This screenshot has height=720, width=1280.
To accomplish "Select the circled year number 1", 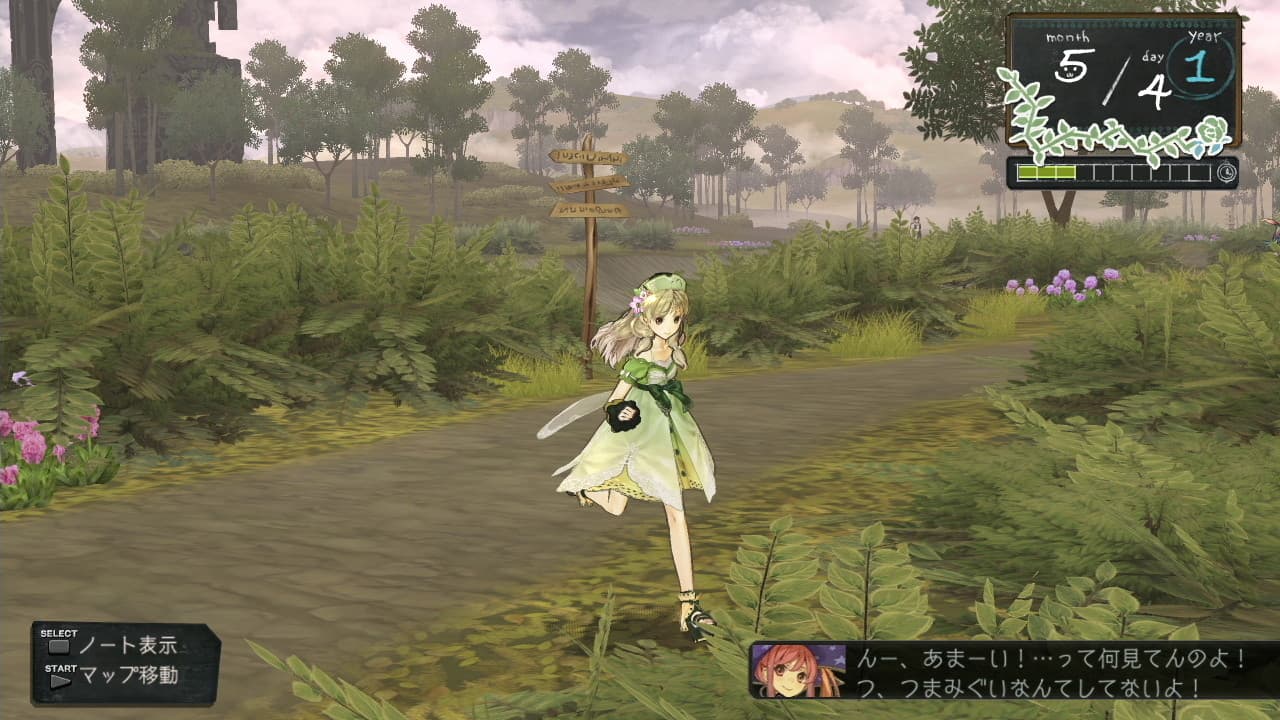I will 1199,69.
